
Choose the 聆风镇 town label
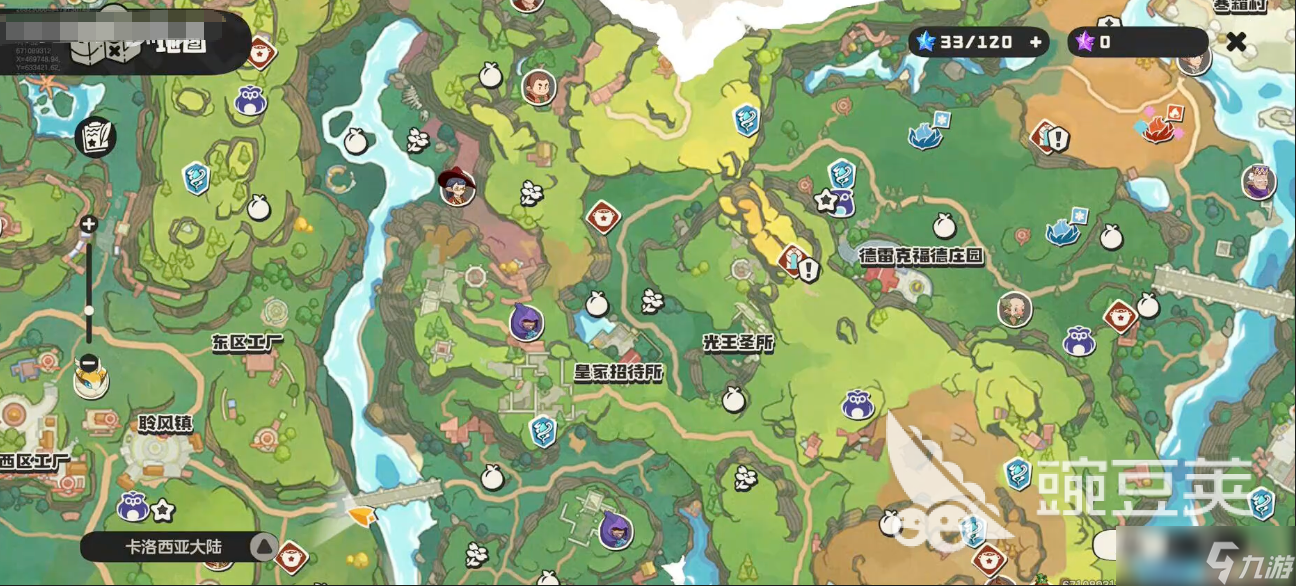pos(165,423)
